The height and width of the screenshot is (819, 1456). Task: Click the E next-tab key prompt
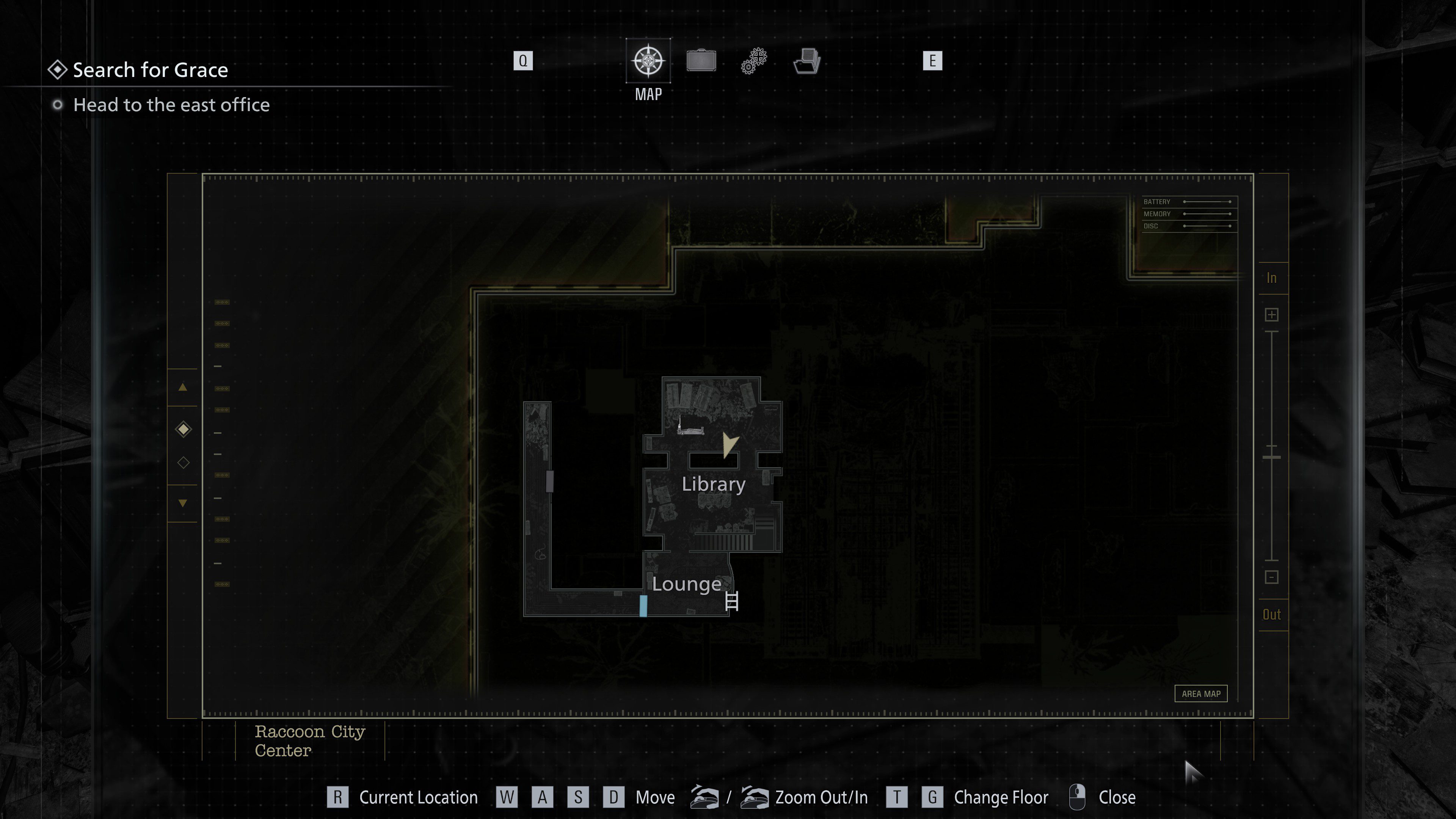coord(933,61)
